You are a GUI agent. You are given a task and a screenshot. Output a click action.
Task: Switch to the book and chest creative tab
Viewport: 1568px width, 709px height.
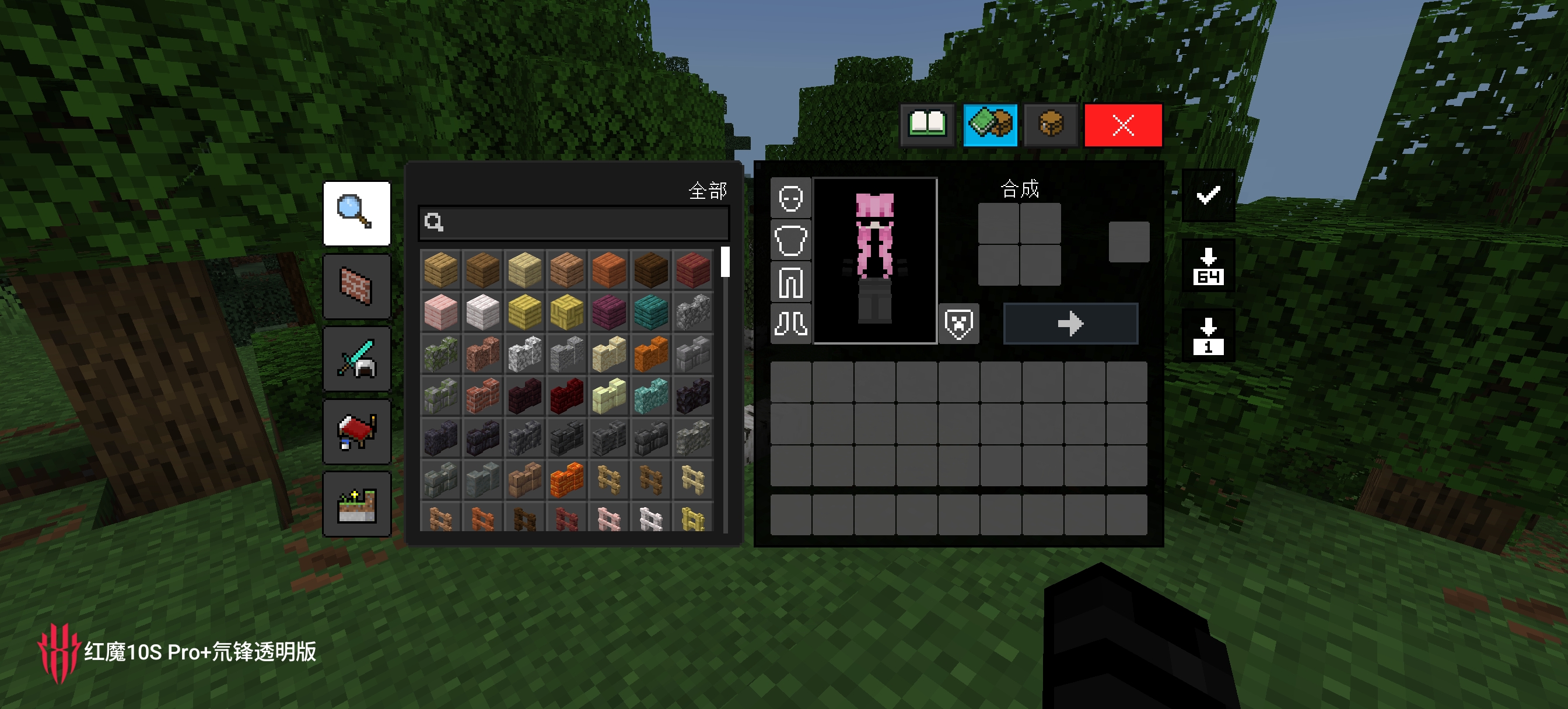pos(990,125)
